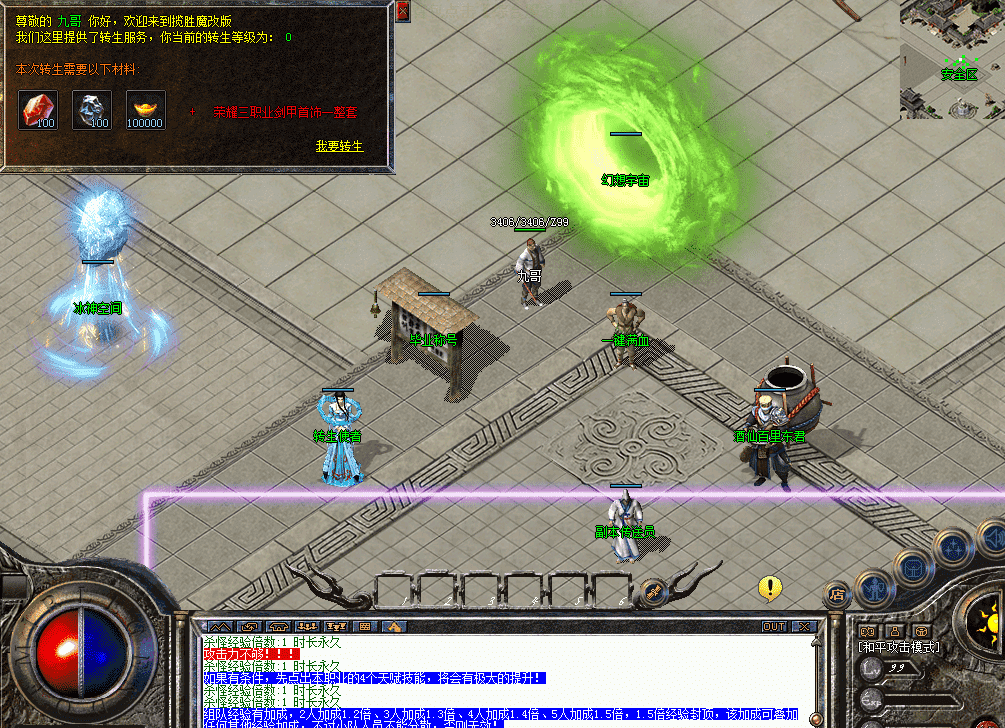
Task: Choose the 我要转生 option
Action: [339, 146]
